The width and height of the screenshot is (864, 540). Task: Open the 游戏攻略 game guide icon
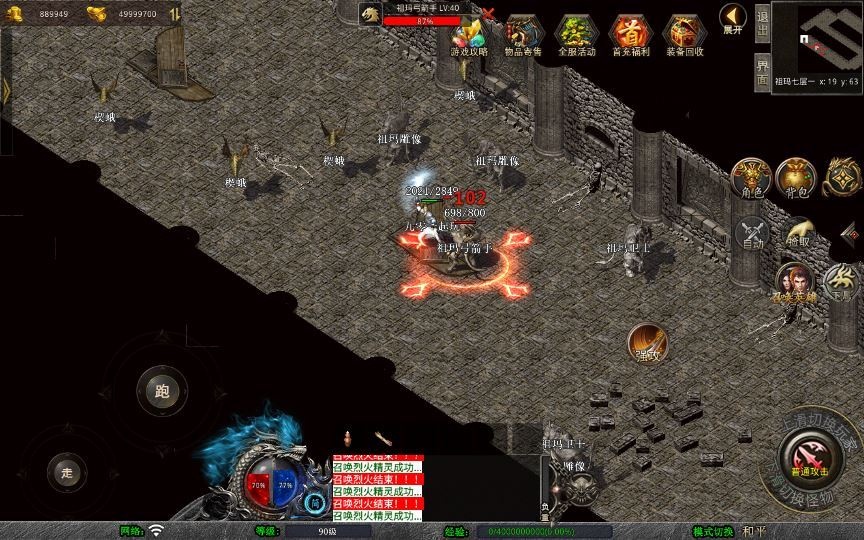469,36
